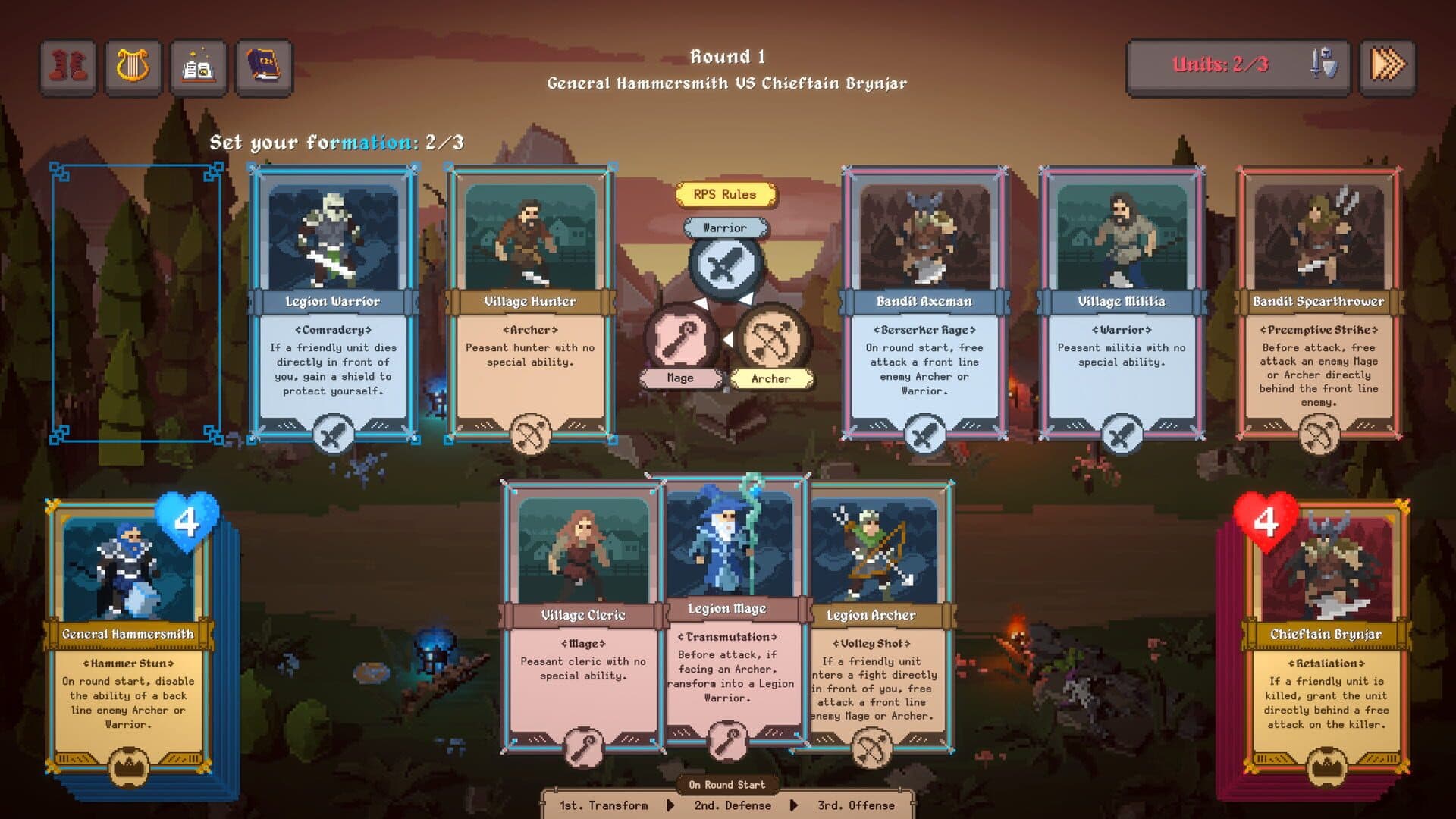Toggle the RPS Rules display
Screen dimensions: 1456x819
(726, 194)
